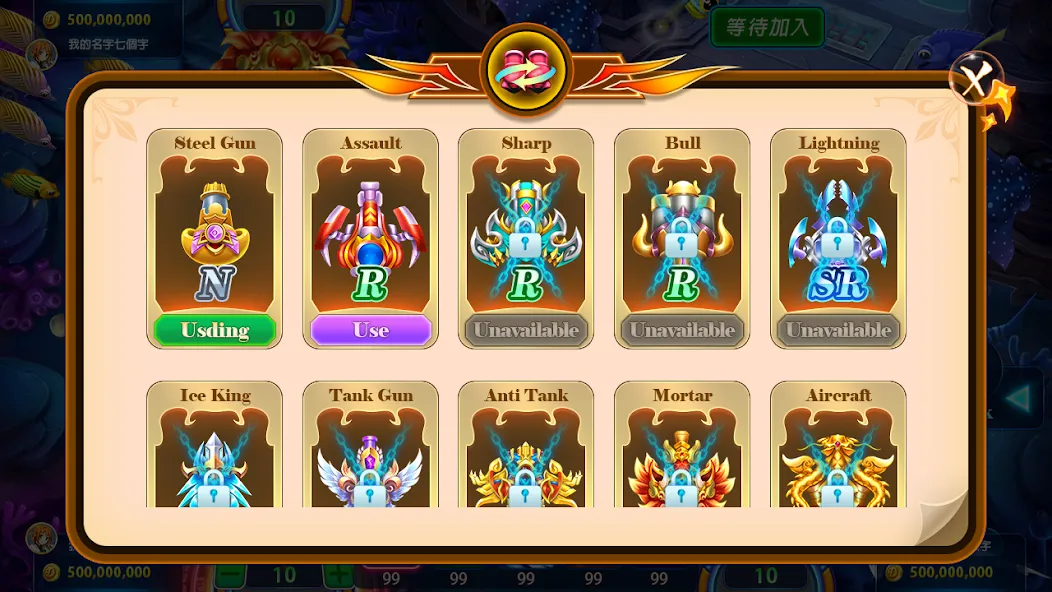This screenshot has height=592, width=1052.
Task: Close the gun selection panel
Action: pos(975,79)
